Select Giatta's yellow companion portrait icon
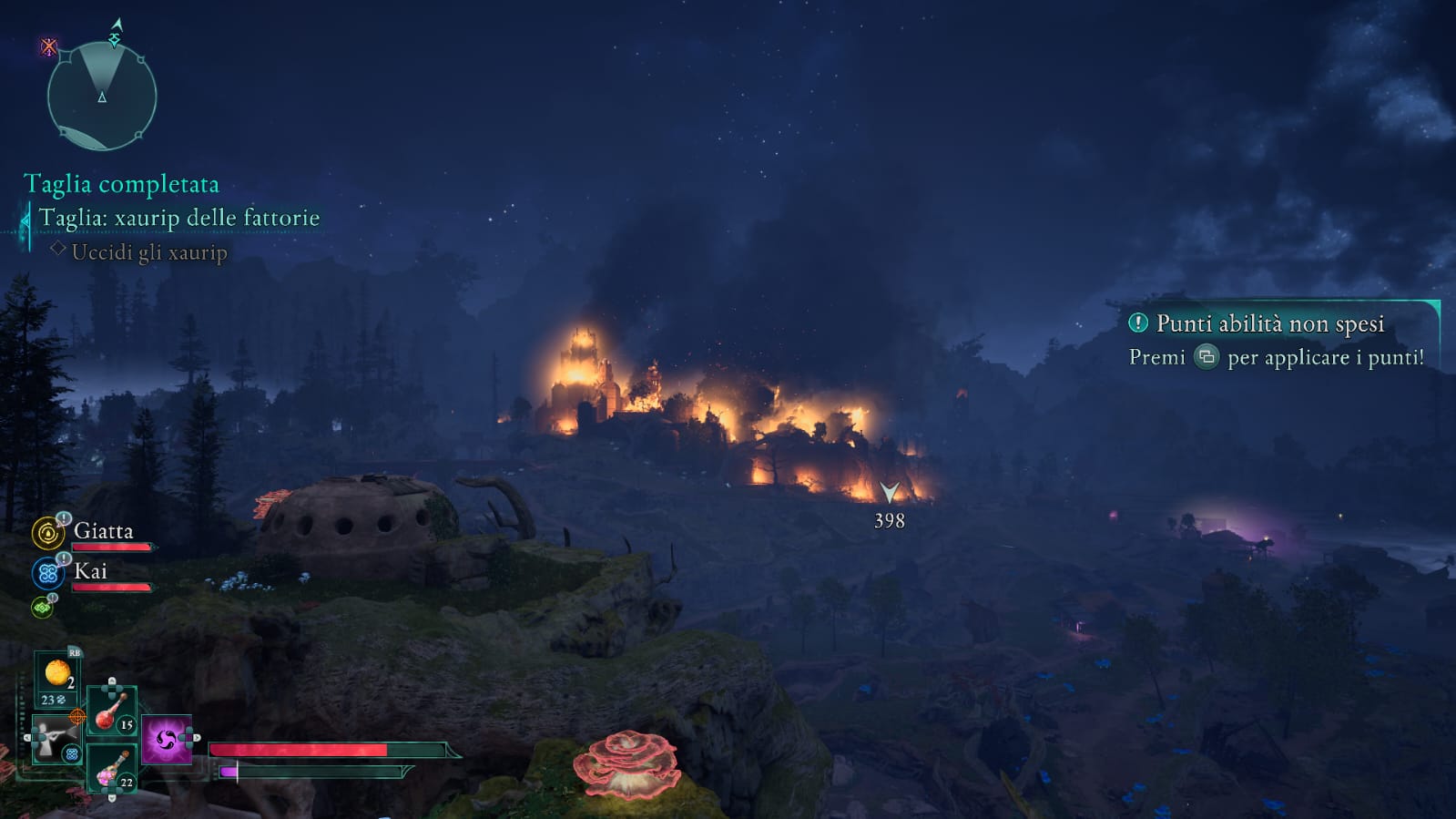Screen dimensions: 1456x819 pos(47,533)
